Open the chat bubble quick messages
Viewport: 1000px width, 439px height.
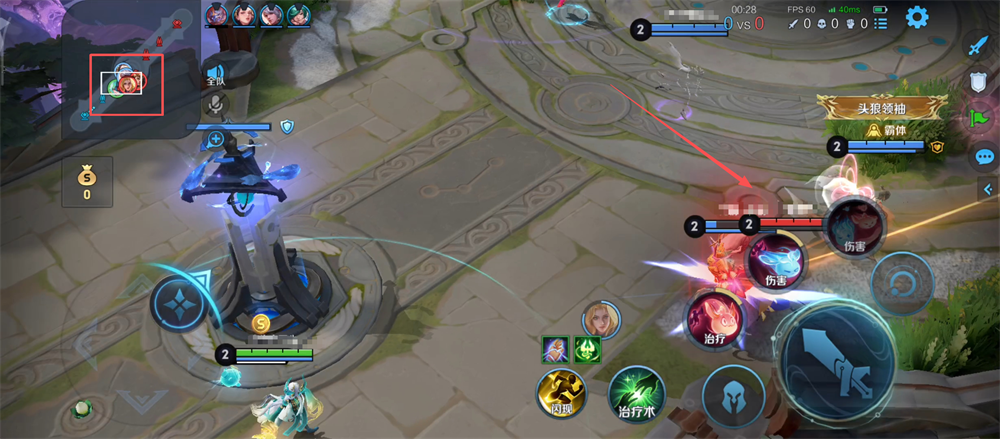(984, 157)
